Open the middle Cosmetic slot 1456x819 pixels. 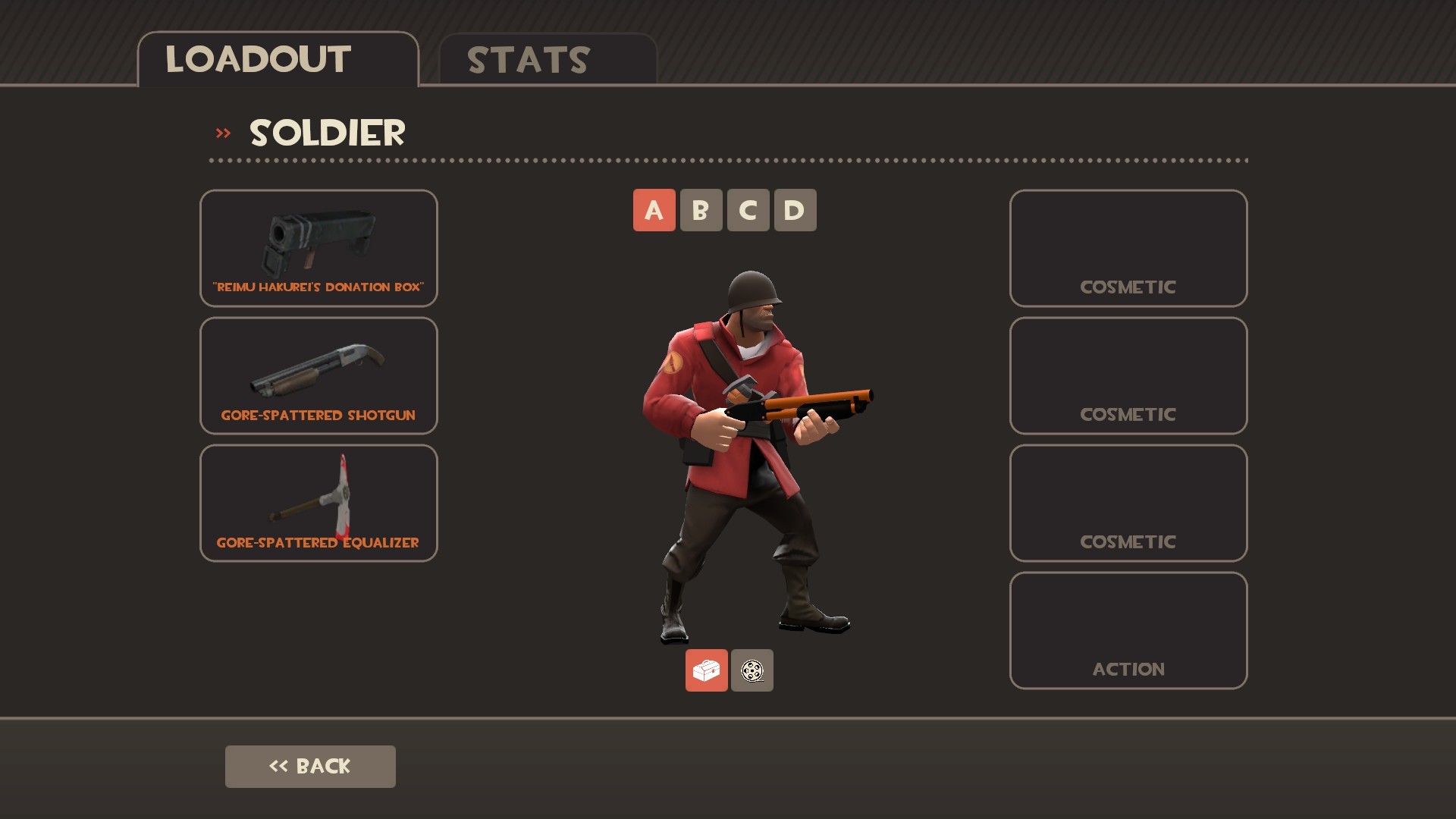1128,375
